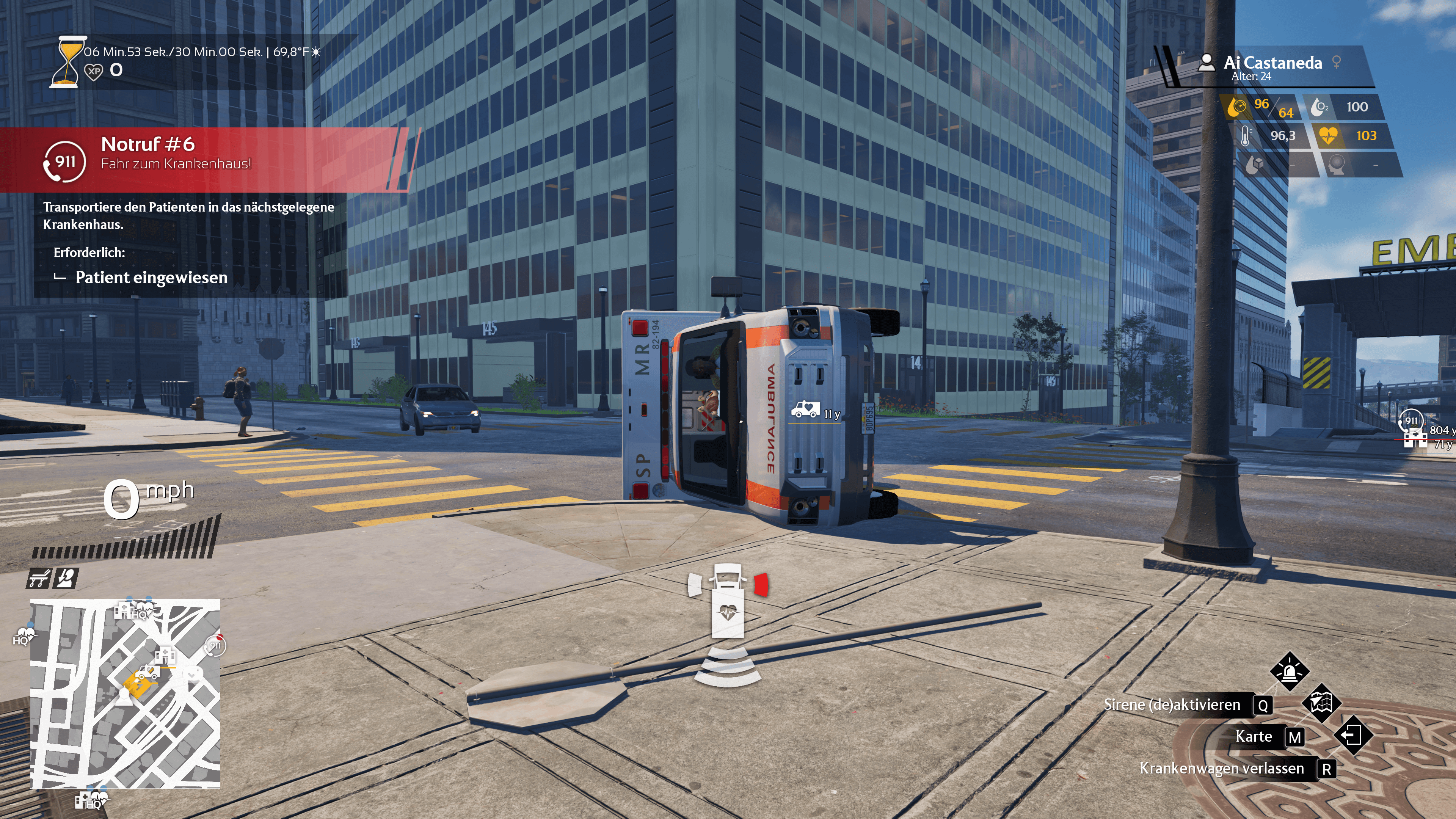
Task: Click the exit ambulance diamond icon
Action: [x=1352, y=735]
